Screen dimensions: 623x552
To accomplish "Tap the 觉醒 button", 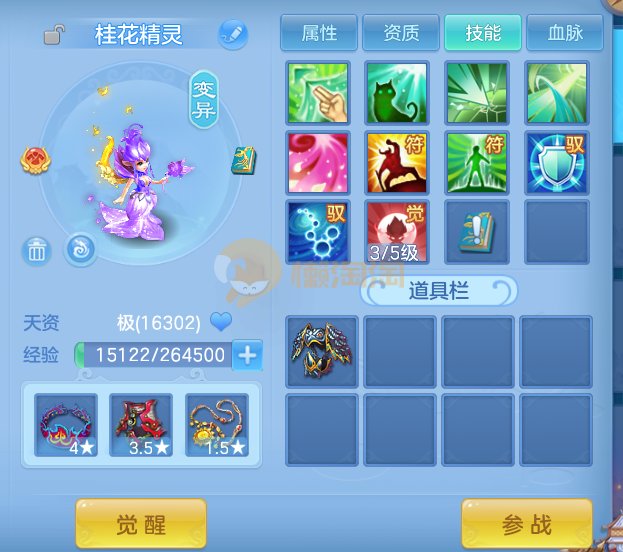I will click(141, 524).
